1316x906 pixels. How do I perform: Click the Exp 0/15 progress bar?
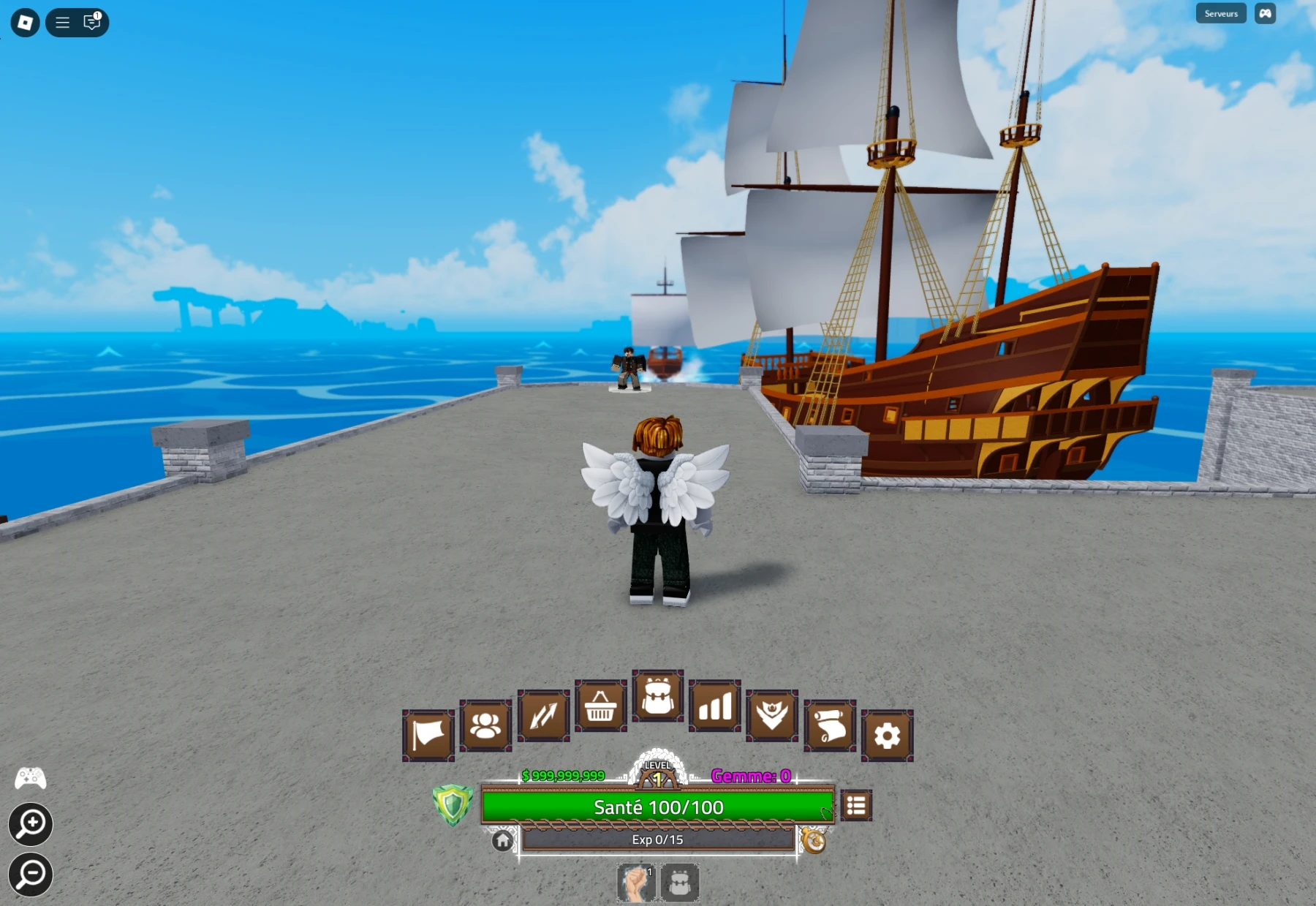(x=657, y=839)
